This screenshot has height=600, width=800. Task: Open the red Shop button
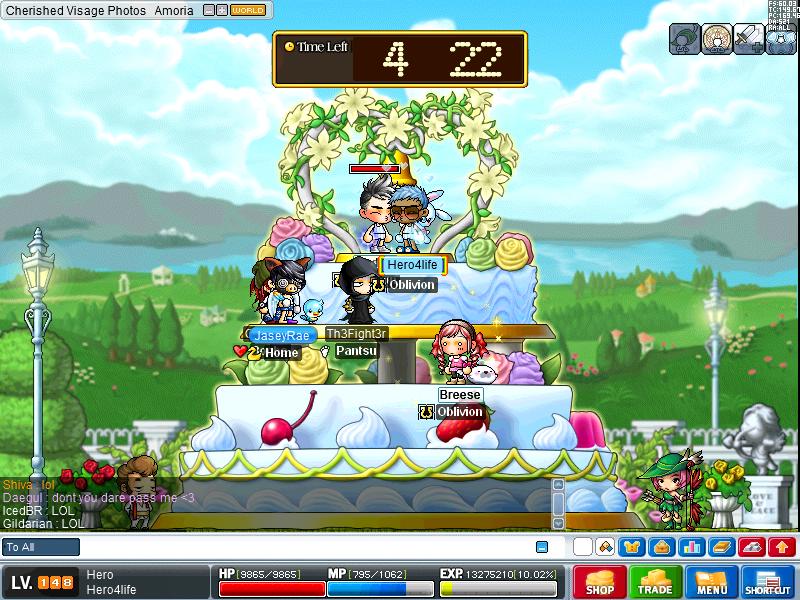click(600, 583)
